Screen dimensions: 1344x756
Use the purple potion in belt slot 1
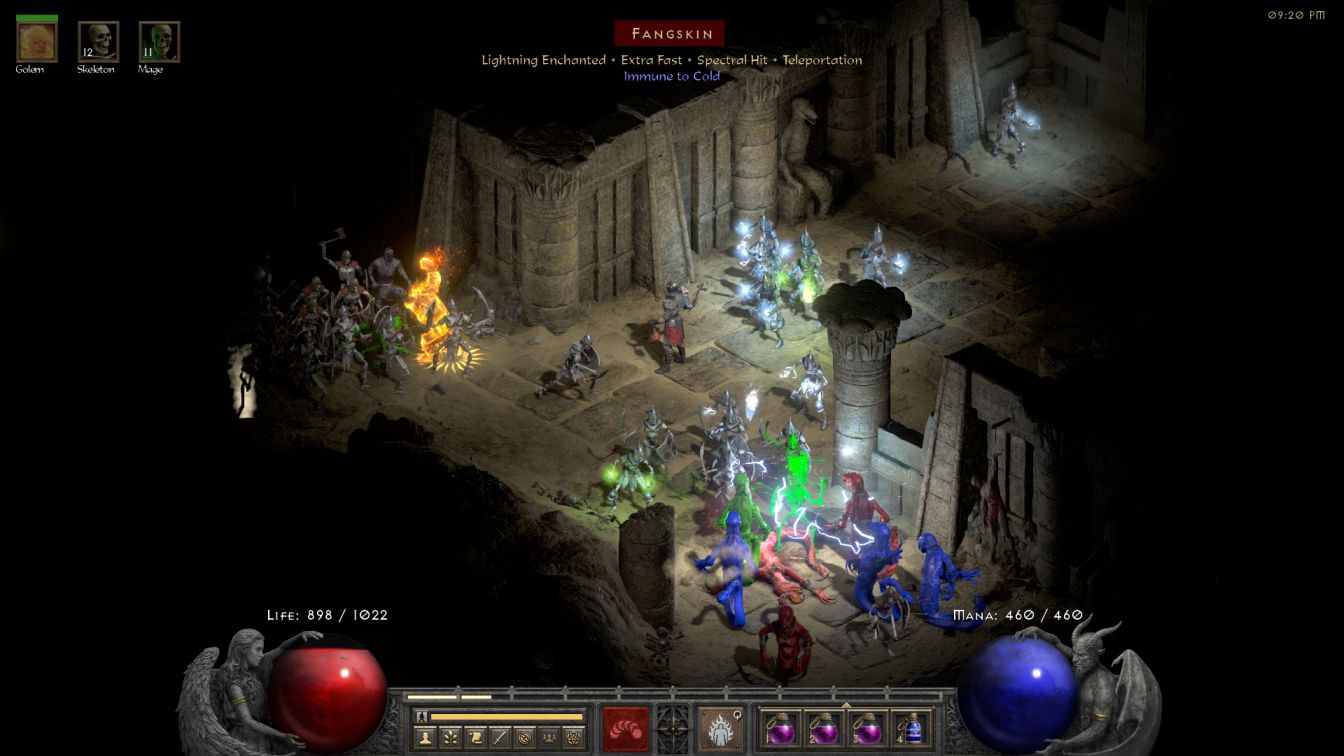tap(780, 728)
